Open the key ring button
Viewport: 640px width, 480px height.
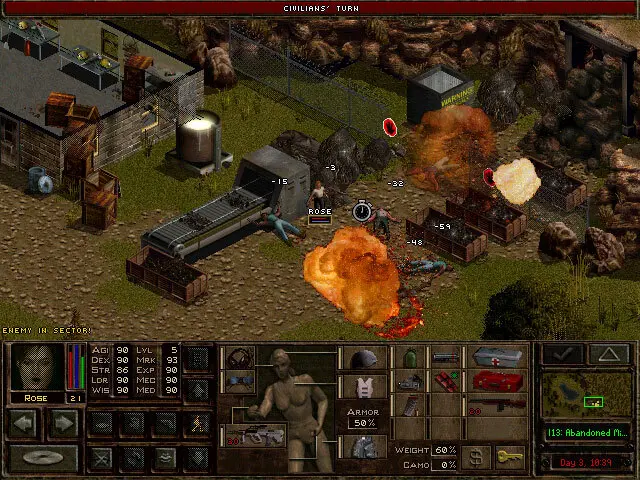510,456
